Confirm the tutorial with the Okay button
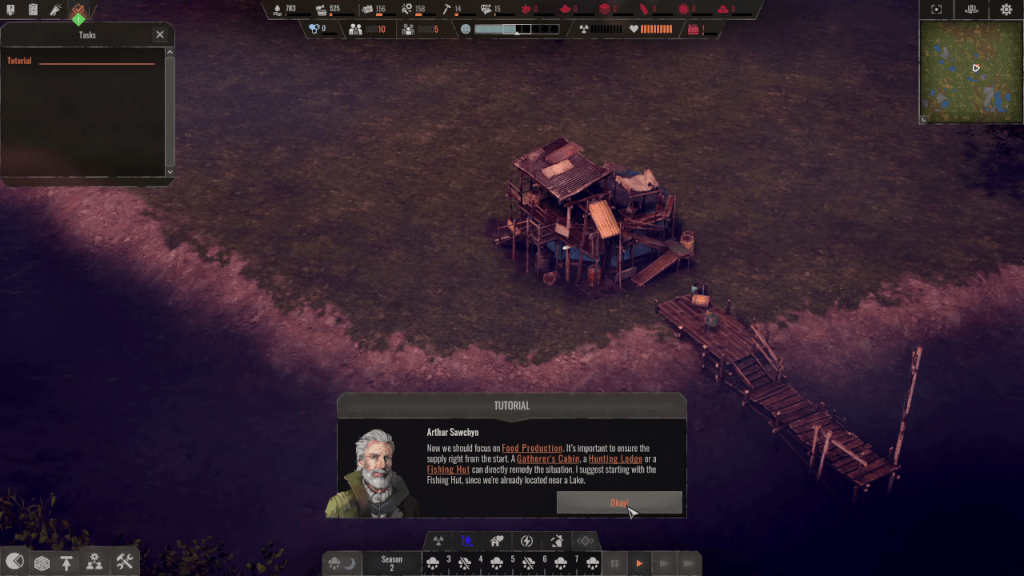Screen dimensions: 1024x576 click(619, 503)
